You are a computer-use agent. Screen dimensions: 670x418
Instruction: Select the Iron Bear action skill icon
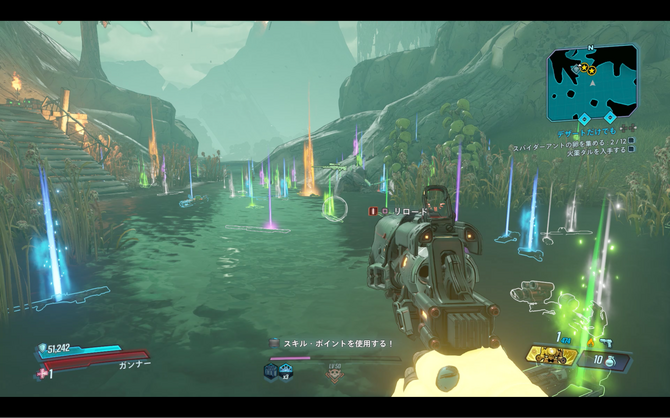click(x=552, y=356)
